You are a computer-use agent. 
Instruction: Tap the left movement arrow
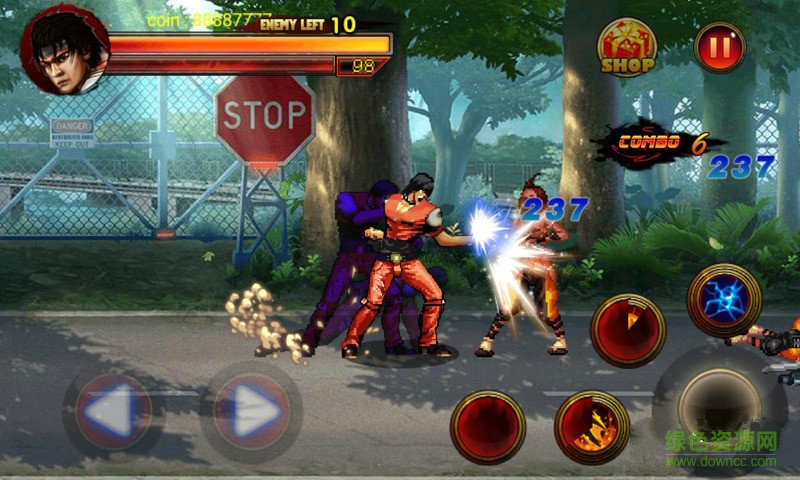[x=114, y=412]
